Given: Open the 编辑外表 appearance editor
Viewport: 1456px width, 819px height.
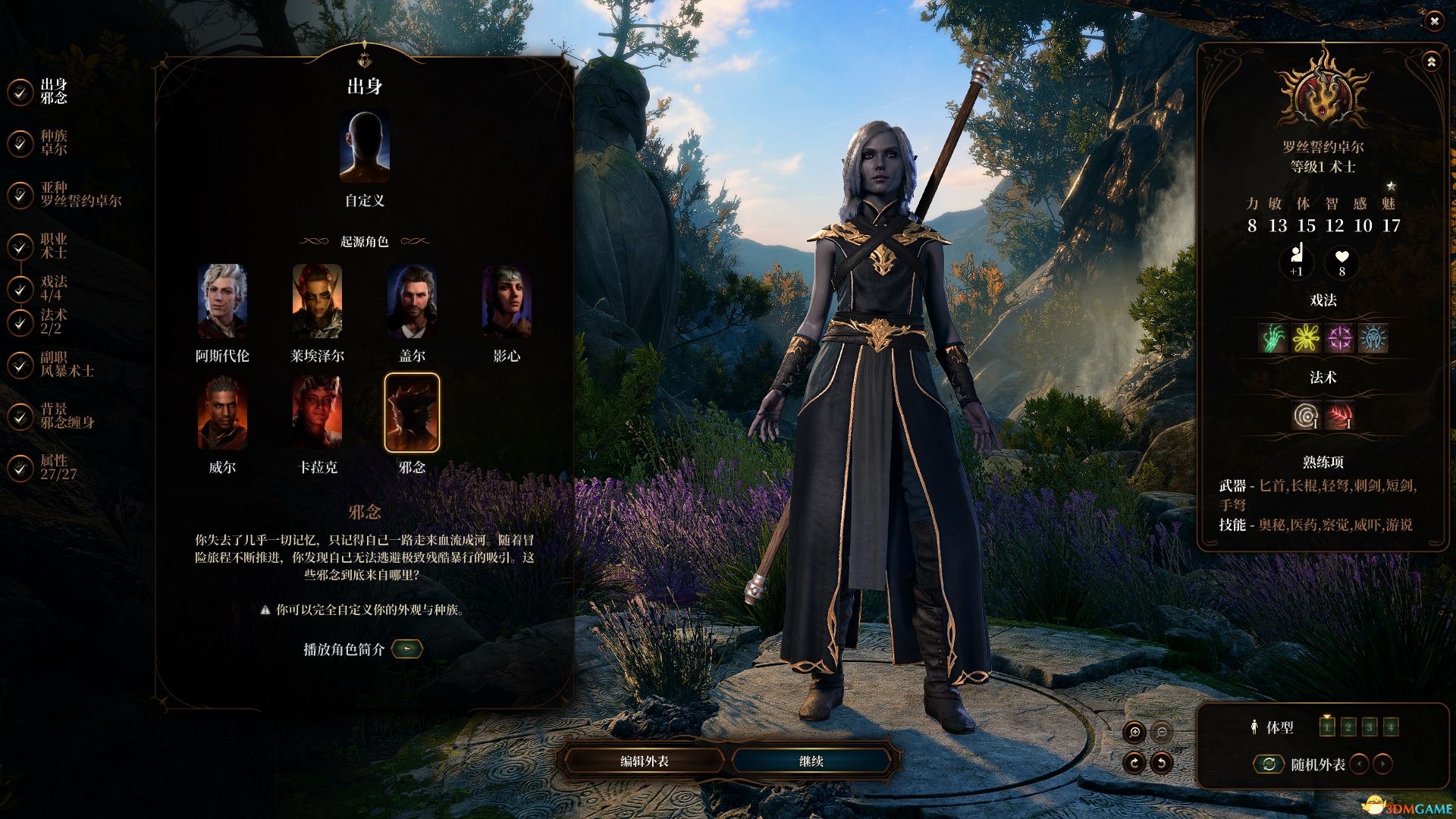Looking at the screenshot, I should [x=644, y=761].
